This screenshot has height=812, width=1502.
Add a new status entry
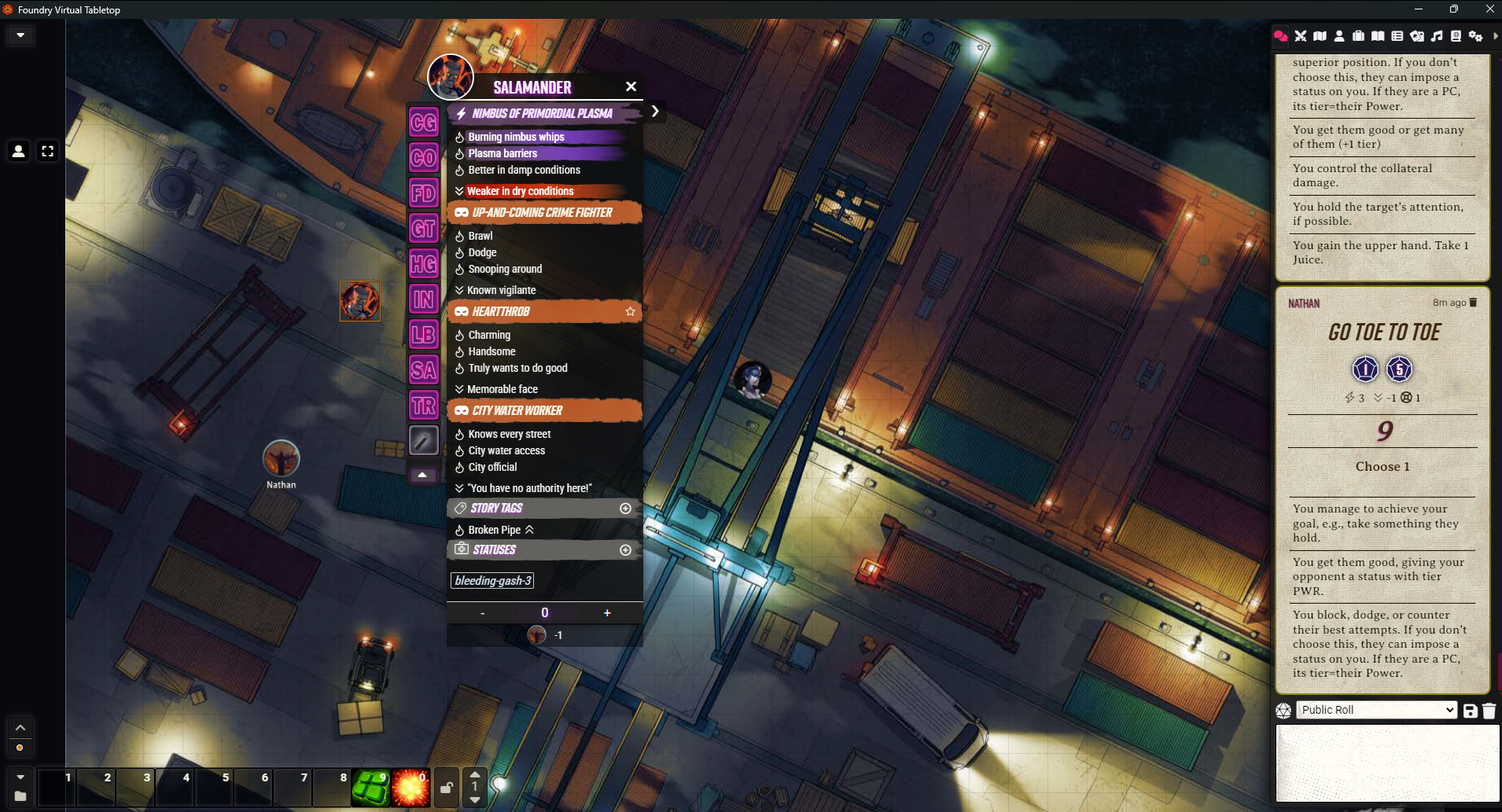pos(625,550)
